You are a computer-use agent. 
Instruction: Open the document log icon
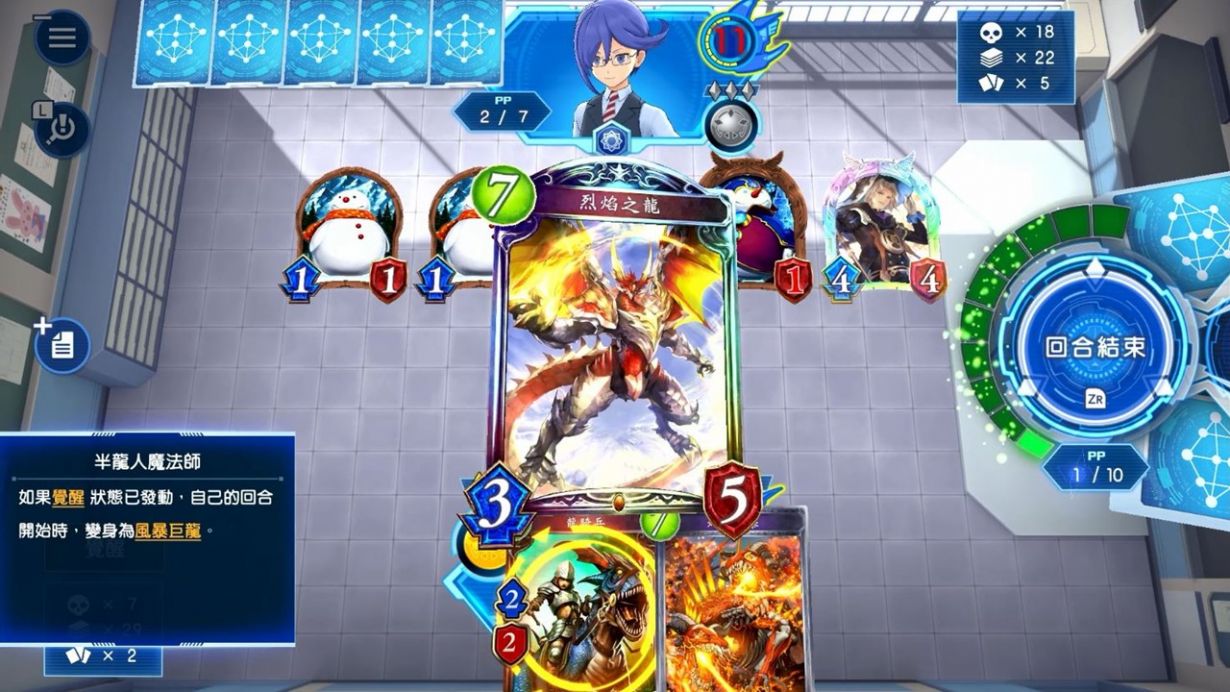(62, 346)
